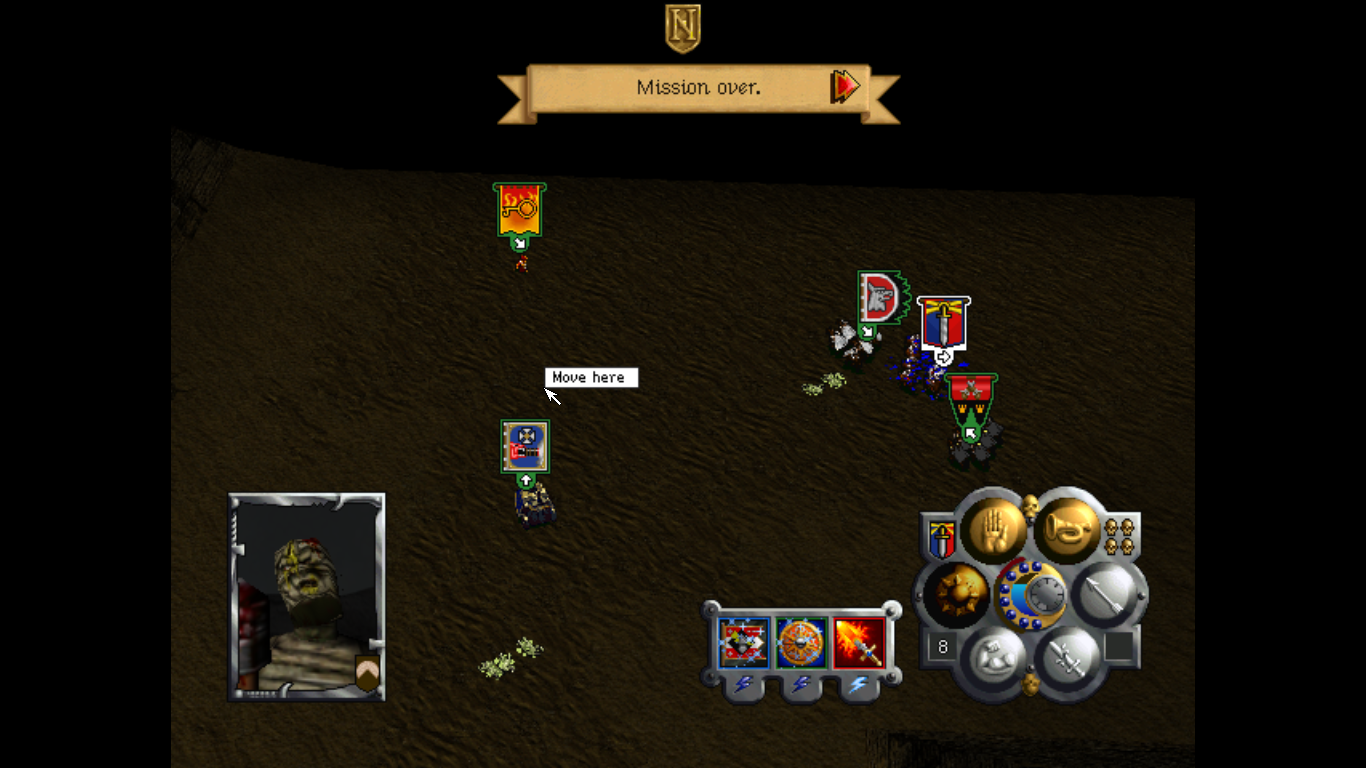The image size is (1366, 768).
Task: Activate the flaming sword magic item
Action: [859, 643]
